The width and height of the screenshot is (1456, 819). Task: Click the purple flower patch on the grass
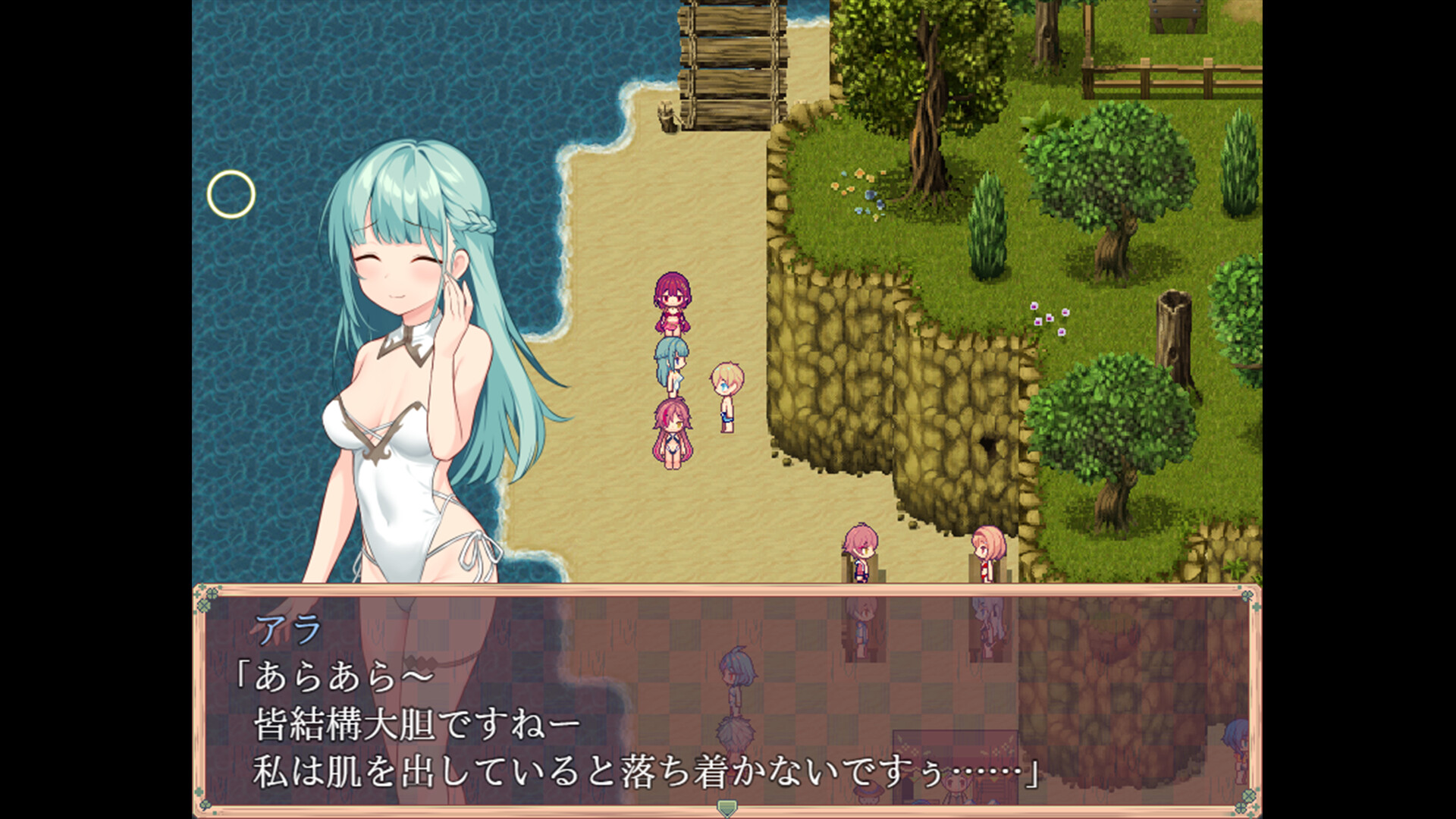(x=1049, y=318)
